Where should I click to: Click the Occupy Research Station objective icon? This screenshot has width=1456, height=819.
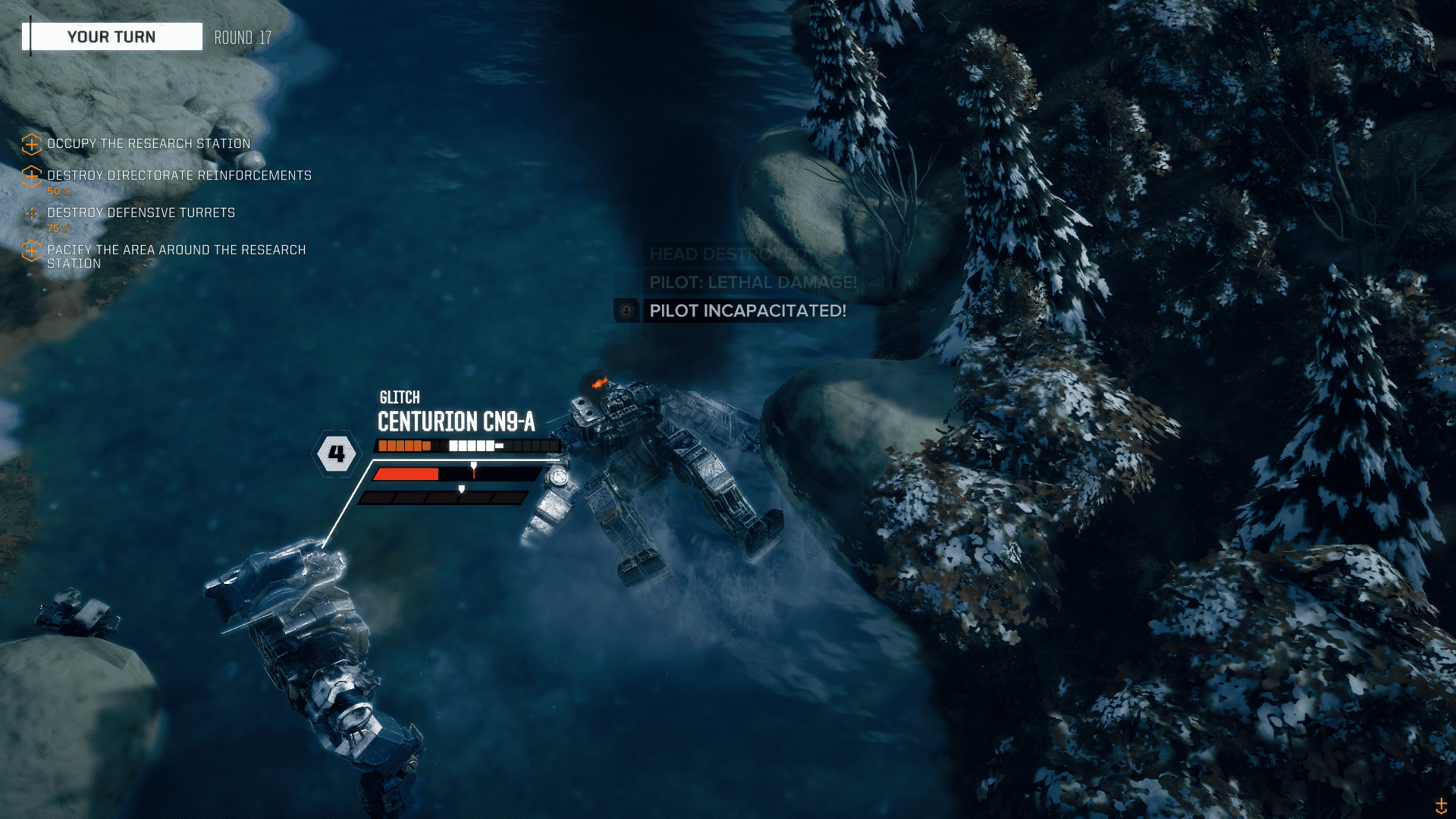point(31,143)
